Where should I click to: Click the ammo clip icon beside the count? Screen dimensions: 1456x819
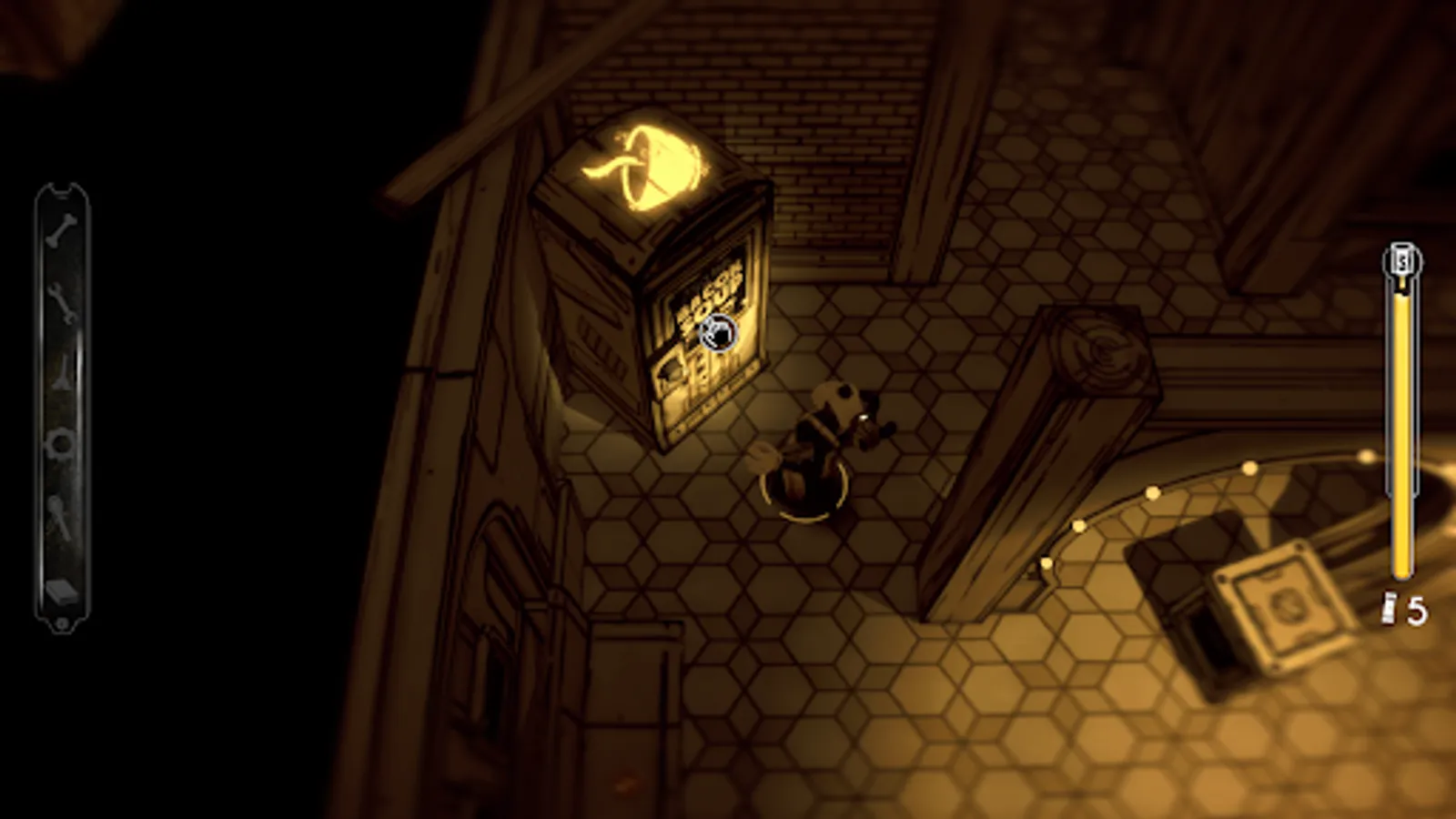[x=1390, y=605]
